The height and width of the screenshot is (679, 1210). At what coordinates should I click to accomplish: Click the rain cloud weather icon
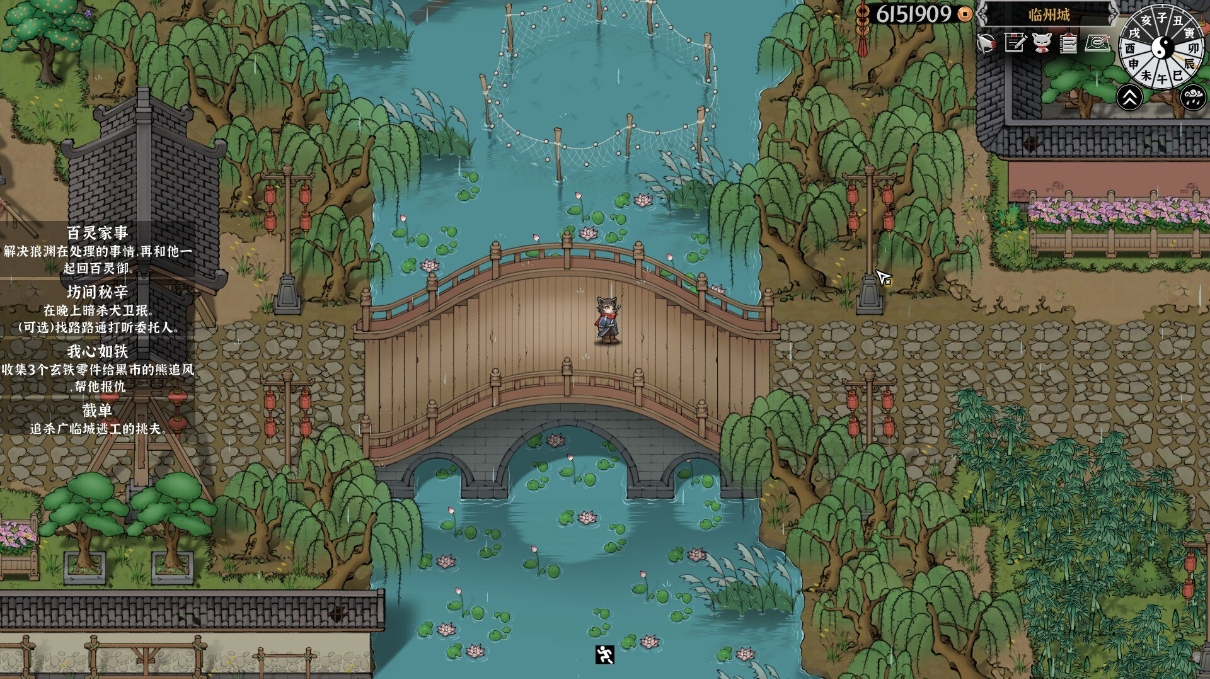coord(1192,96)
